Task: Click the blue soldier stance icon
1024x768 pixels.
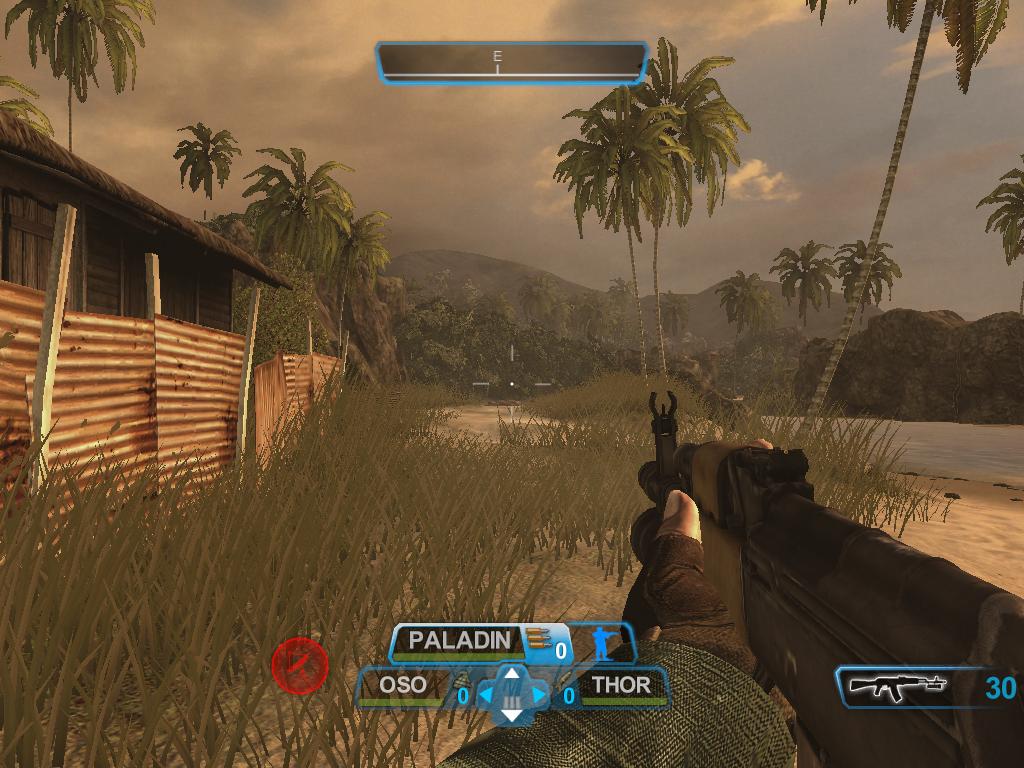Action: tap(602, 643)
